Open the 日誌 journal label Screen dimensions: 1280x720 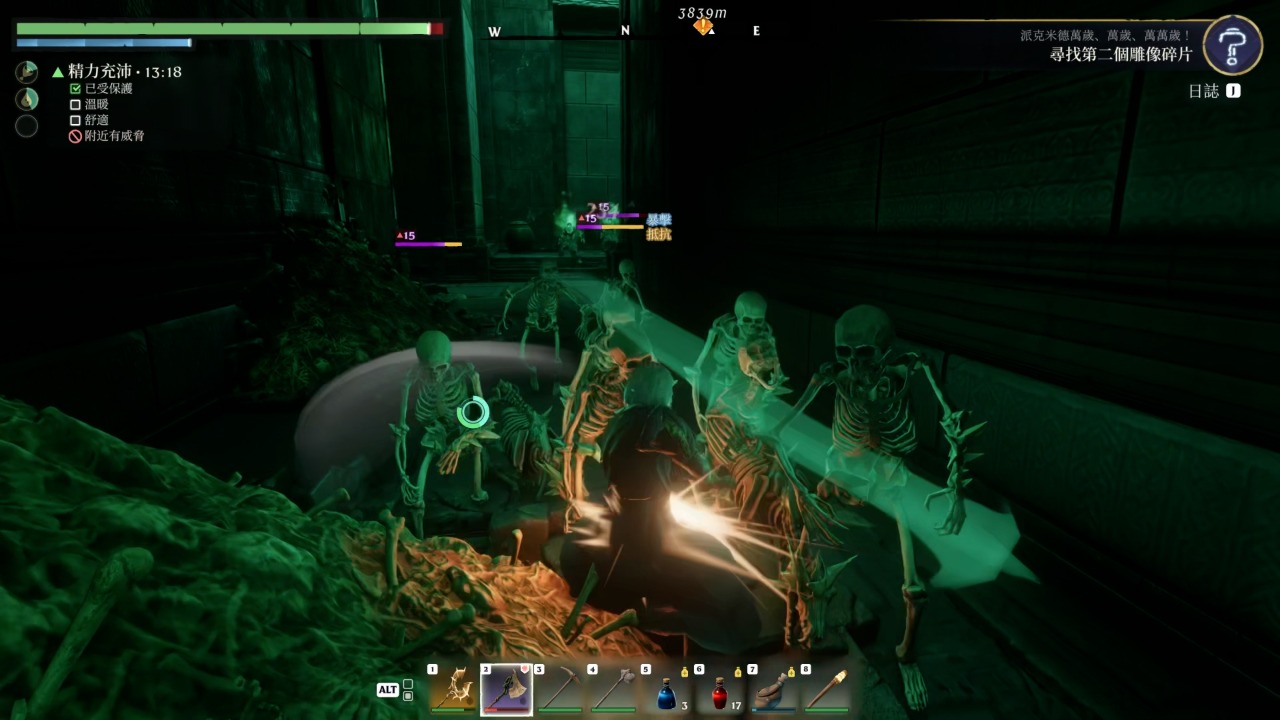1204,91
